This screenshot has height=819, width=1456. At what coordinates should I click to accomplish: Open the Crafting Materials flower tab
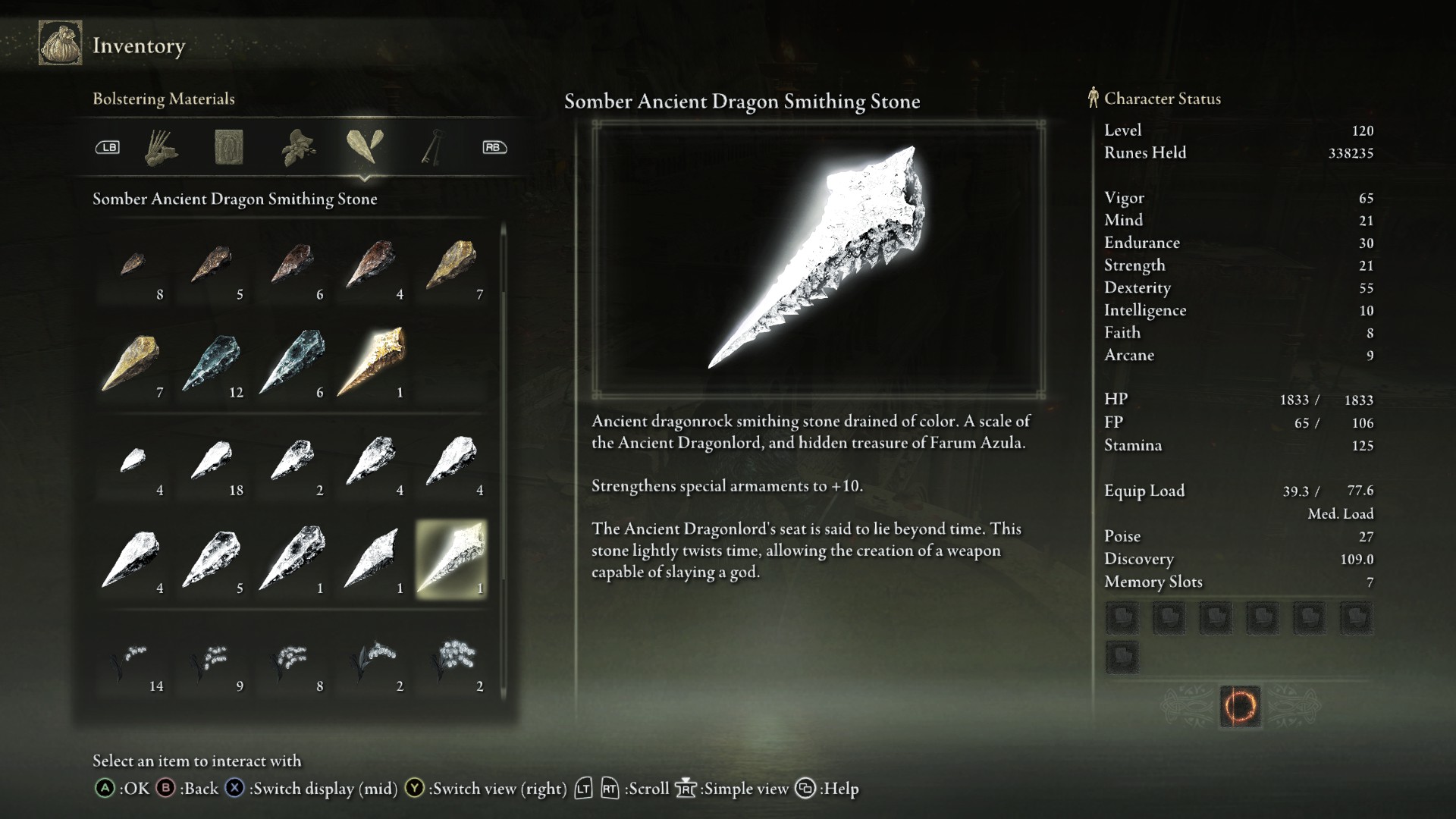click(x=298, y=147)
